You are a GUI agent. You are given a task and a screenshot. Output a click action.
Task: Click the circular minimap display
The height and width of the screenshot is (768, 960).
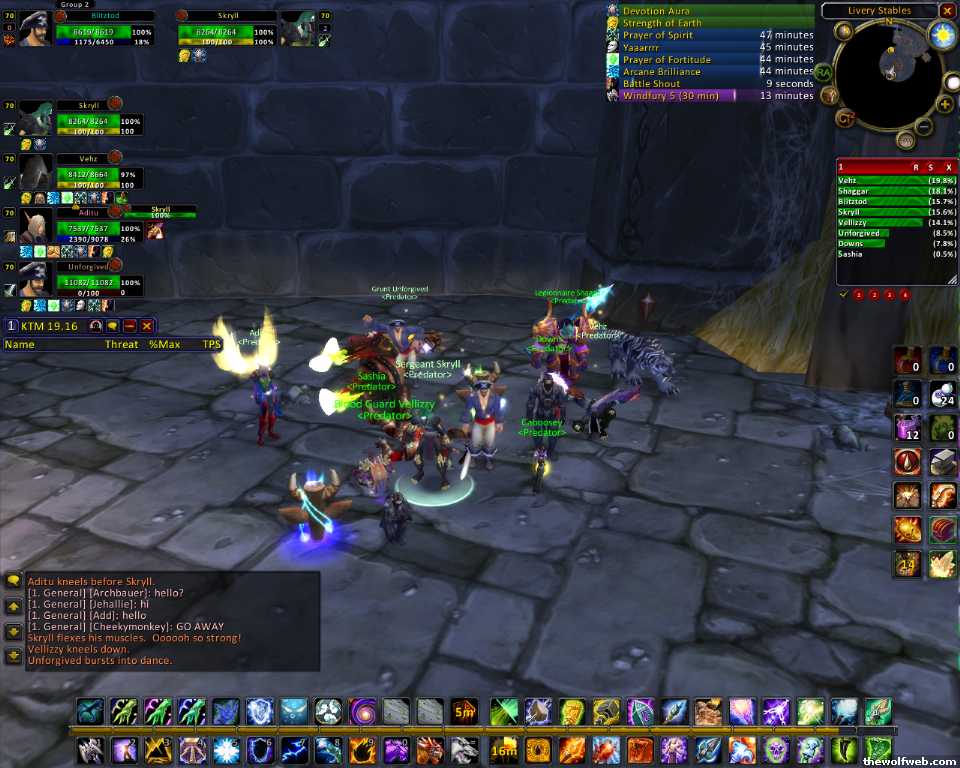coord(887,73)
